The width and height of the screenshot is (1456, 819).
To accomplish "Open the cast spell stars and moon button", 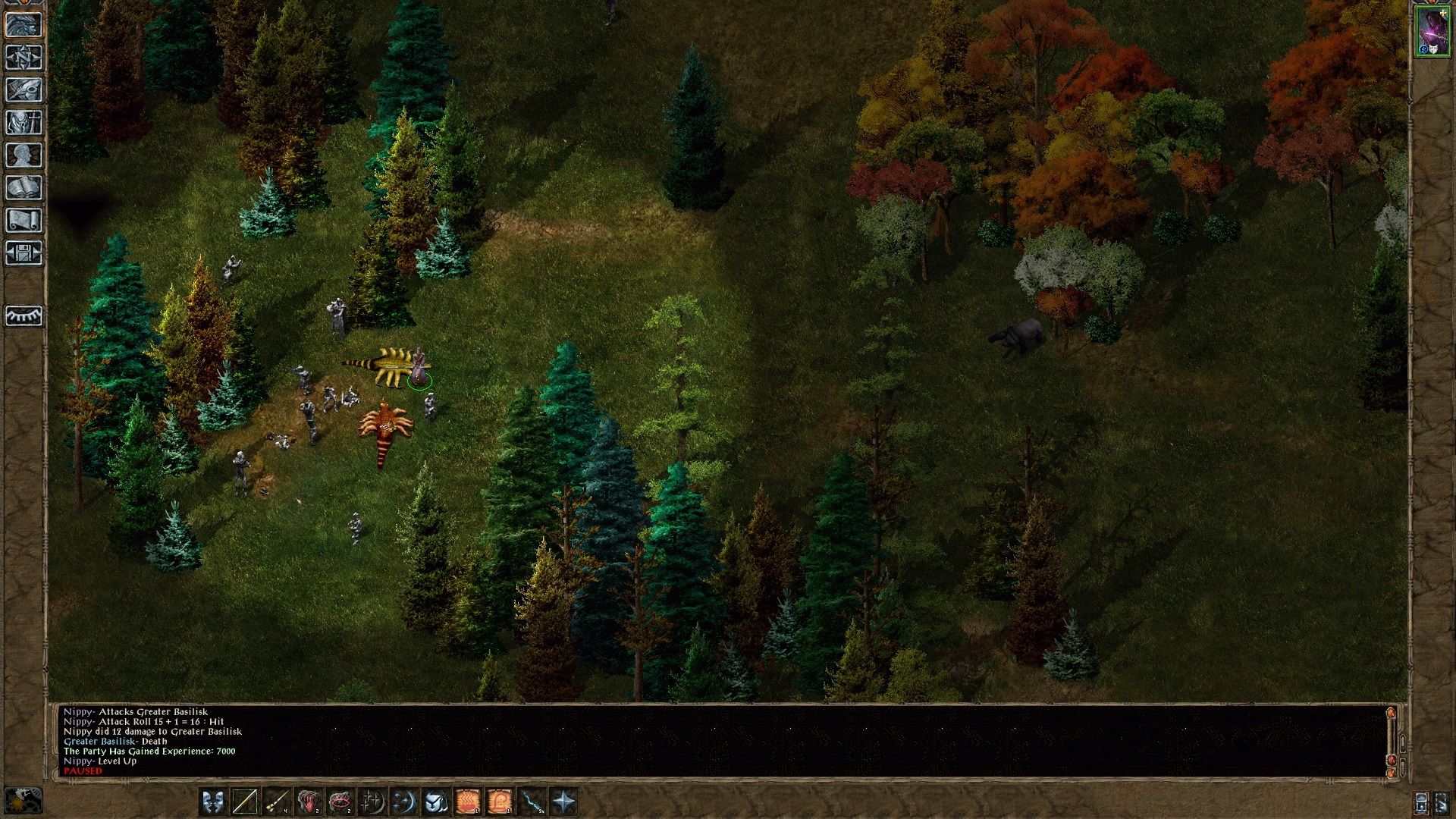I will pos(403,802).
